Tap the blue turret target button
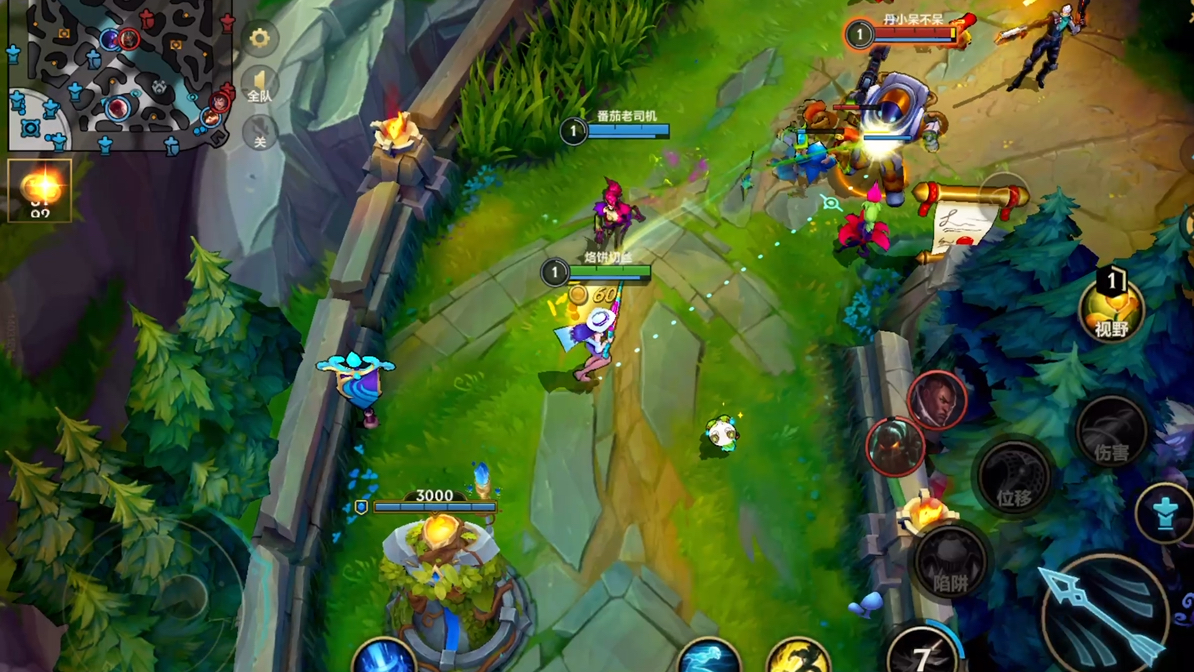Image resolution: width=1194 pixels, height=672 pixels. pyautogui.click(x=1165, y=514)
